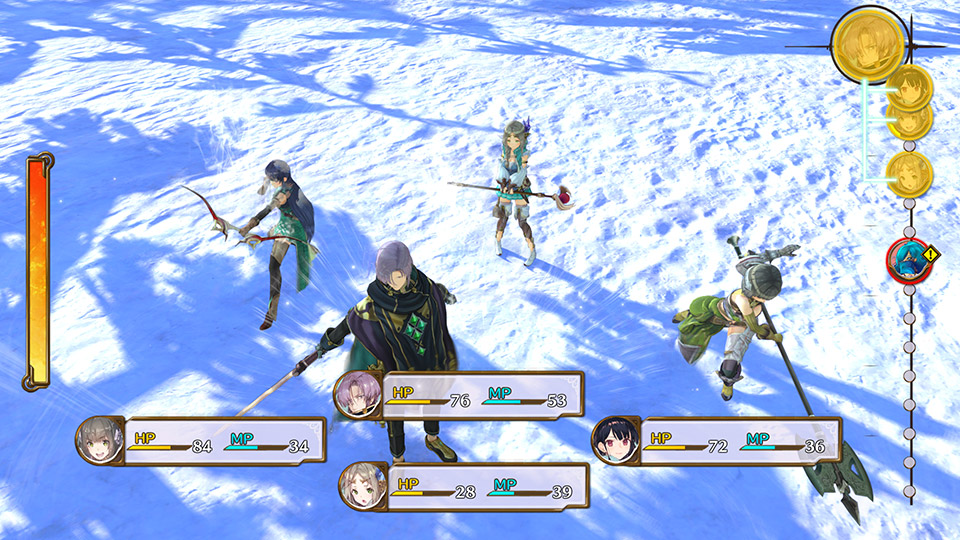The width and height of the screenshot is (960, 540).
Task: Select the purple-haired character's status portrait
Action: coord(357,393)
